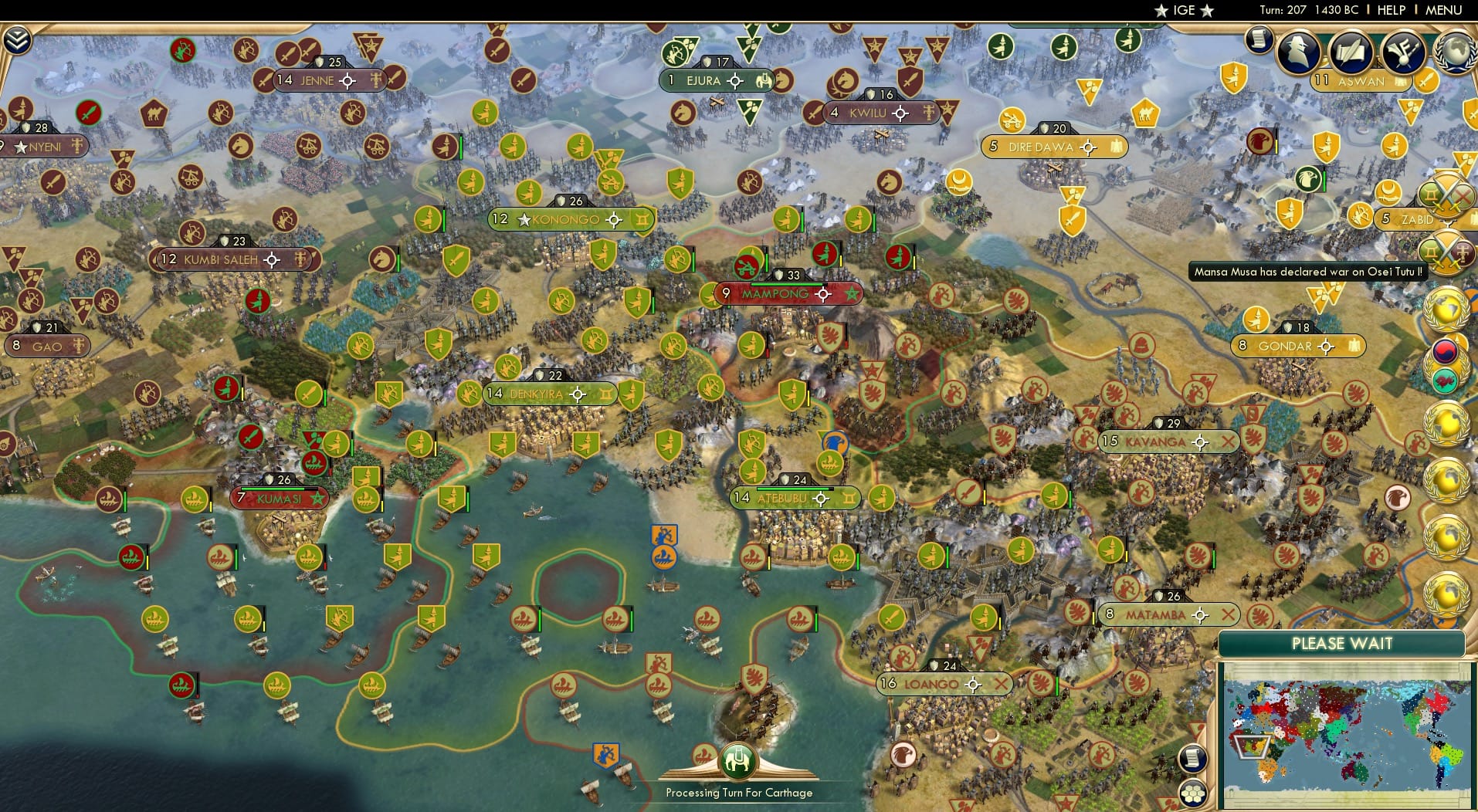Click the crossed-swords war notification below Zabid
Image resolution: width=1478 pixels, height=812 pixels.
click(x=1446, y=250)
